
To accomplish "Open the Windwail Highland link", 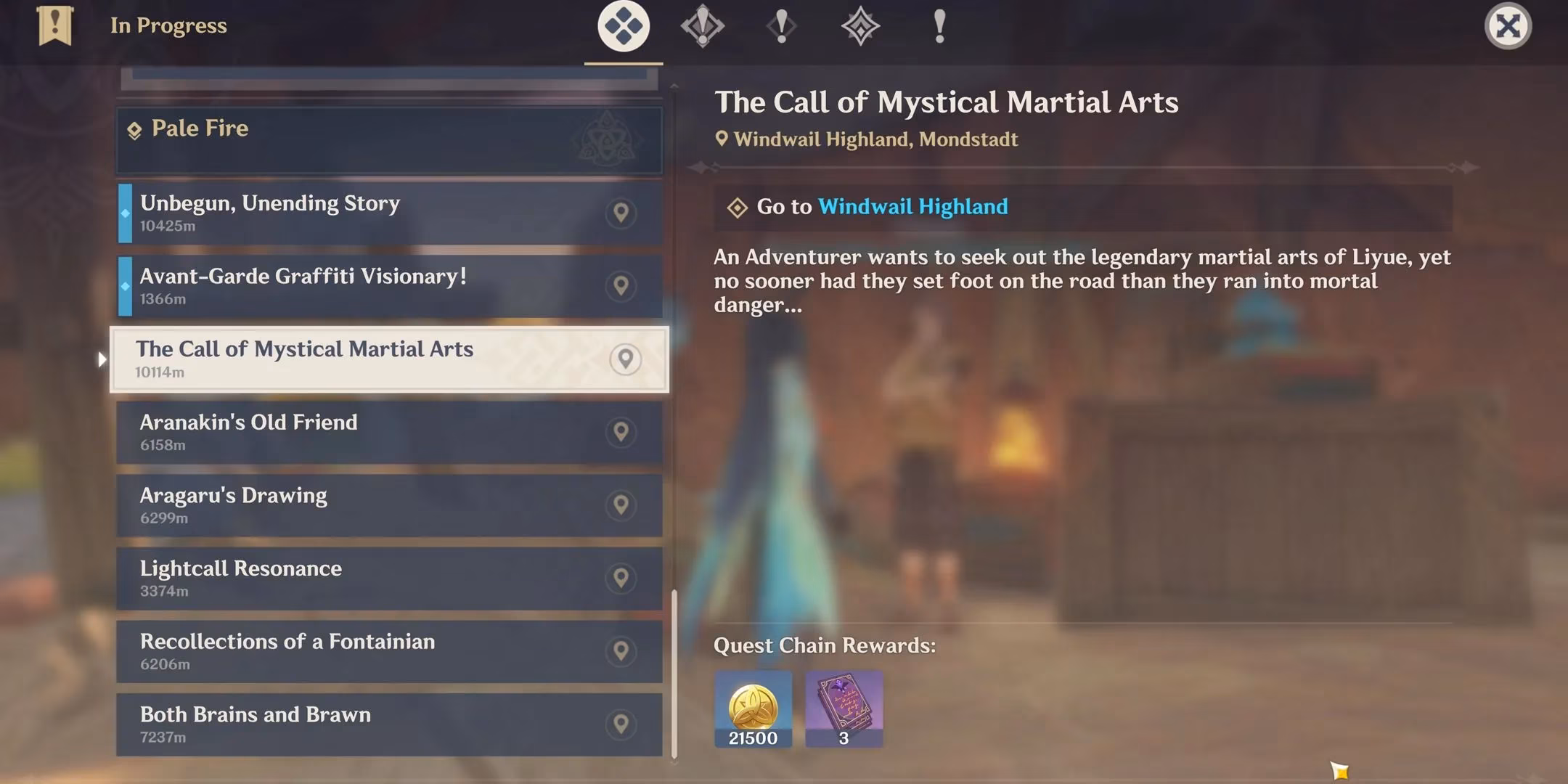I will click(912, 207).
